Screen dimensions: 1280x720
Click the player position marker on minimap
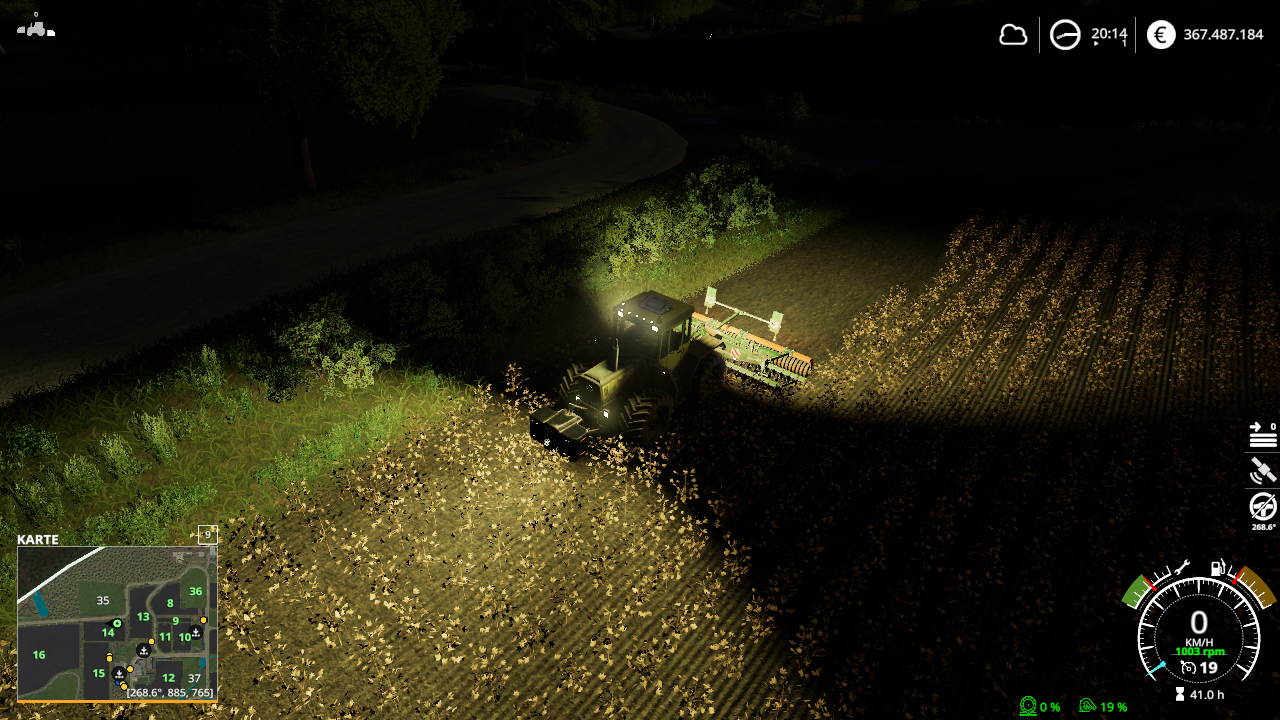[x=117, y=624]
